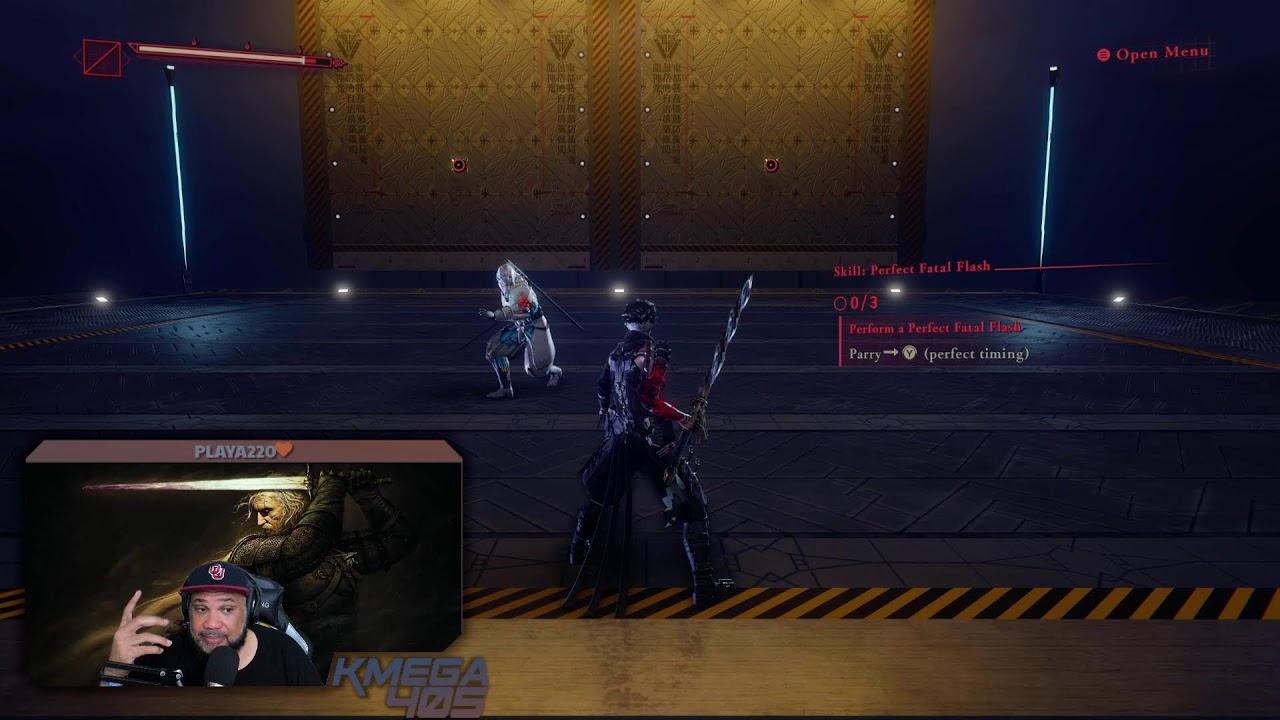Select the Skill: Perfect Fatal Flash tracker title
This screenshot has height=720, width=1280.
pyautogui.click(x=911, y=269)
